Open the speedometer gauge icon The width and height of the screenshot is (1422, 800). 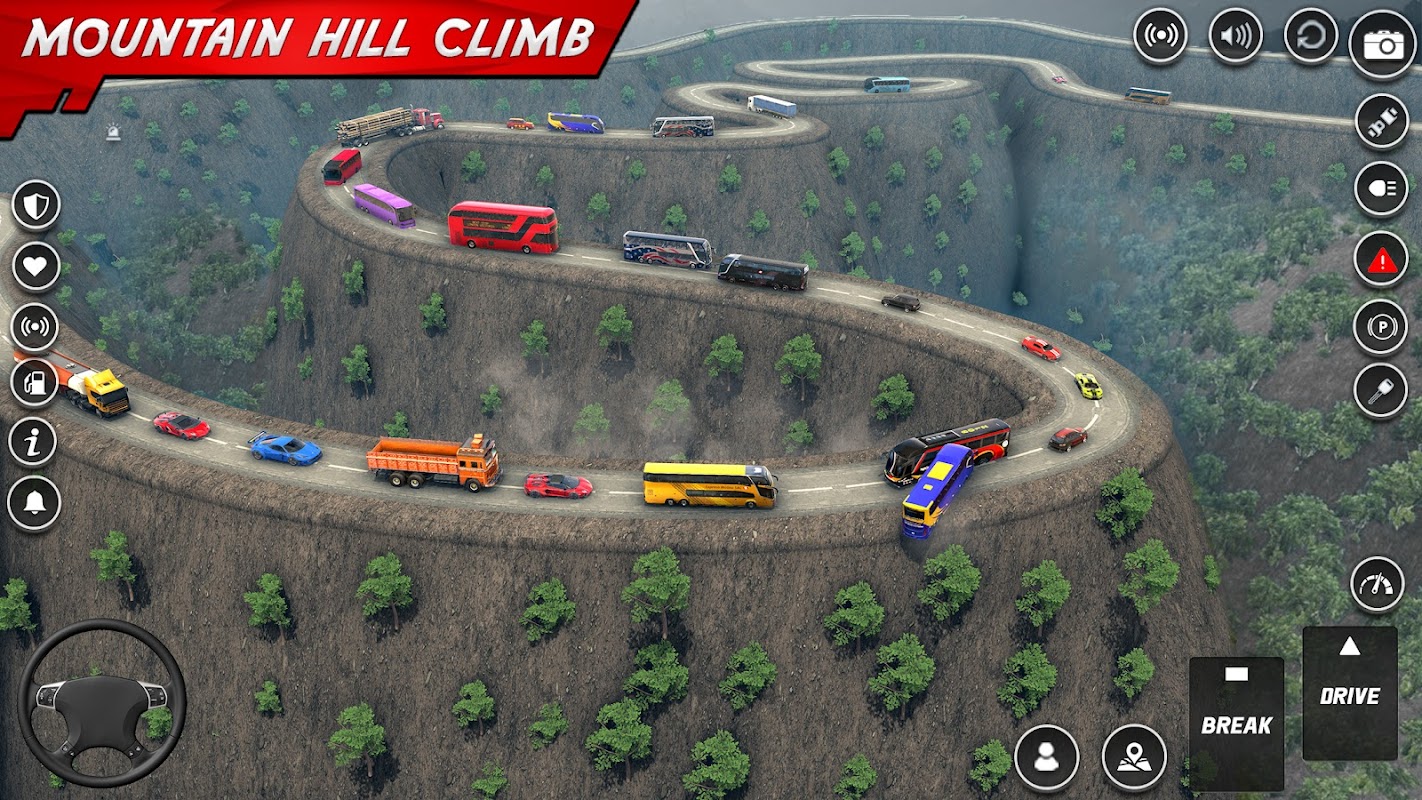(1377, 584)
